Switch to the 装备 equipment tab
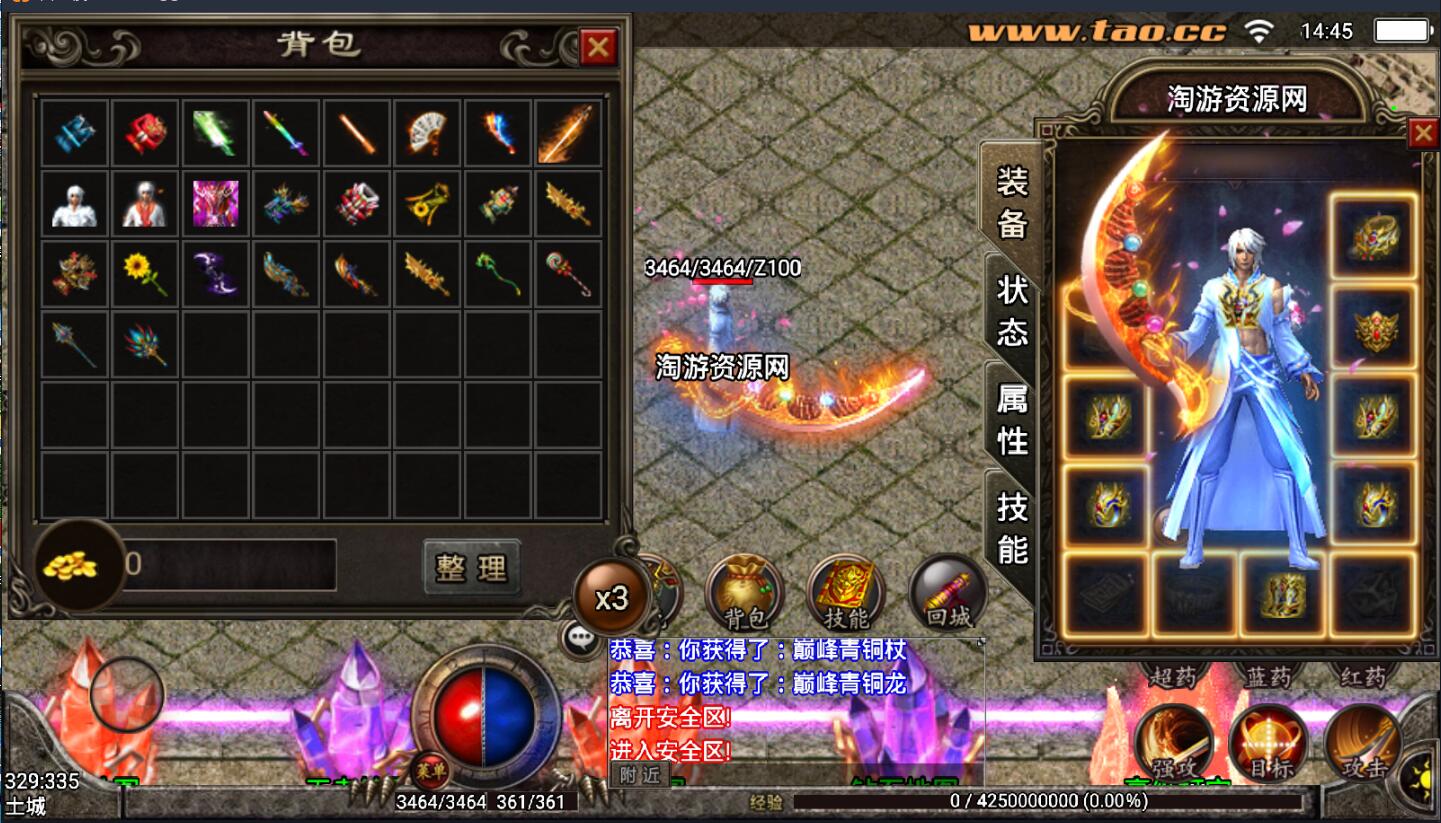The width and height of the screenshot is (1441, 823). tap(1011, 204)
